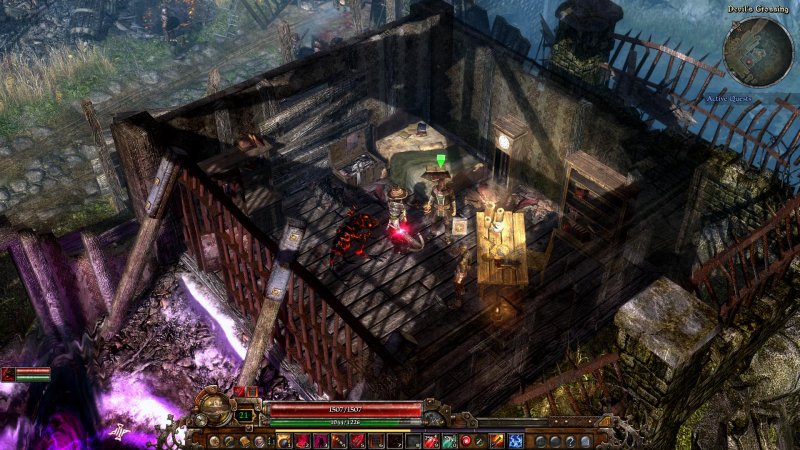The width and height of the screenshot is (800, 450).
Task: Activate the blue lightning skill icon
Action: coord(515,440)
